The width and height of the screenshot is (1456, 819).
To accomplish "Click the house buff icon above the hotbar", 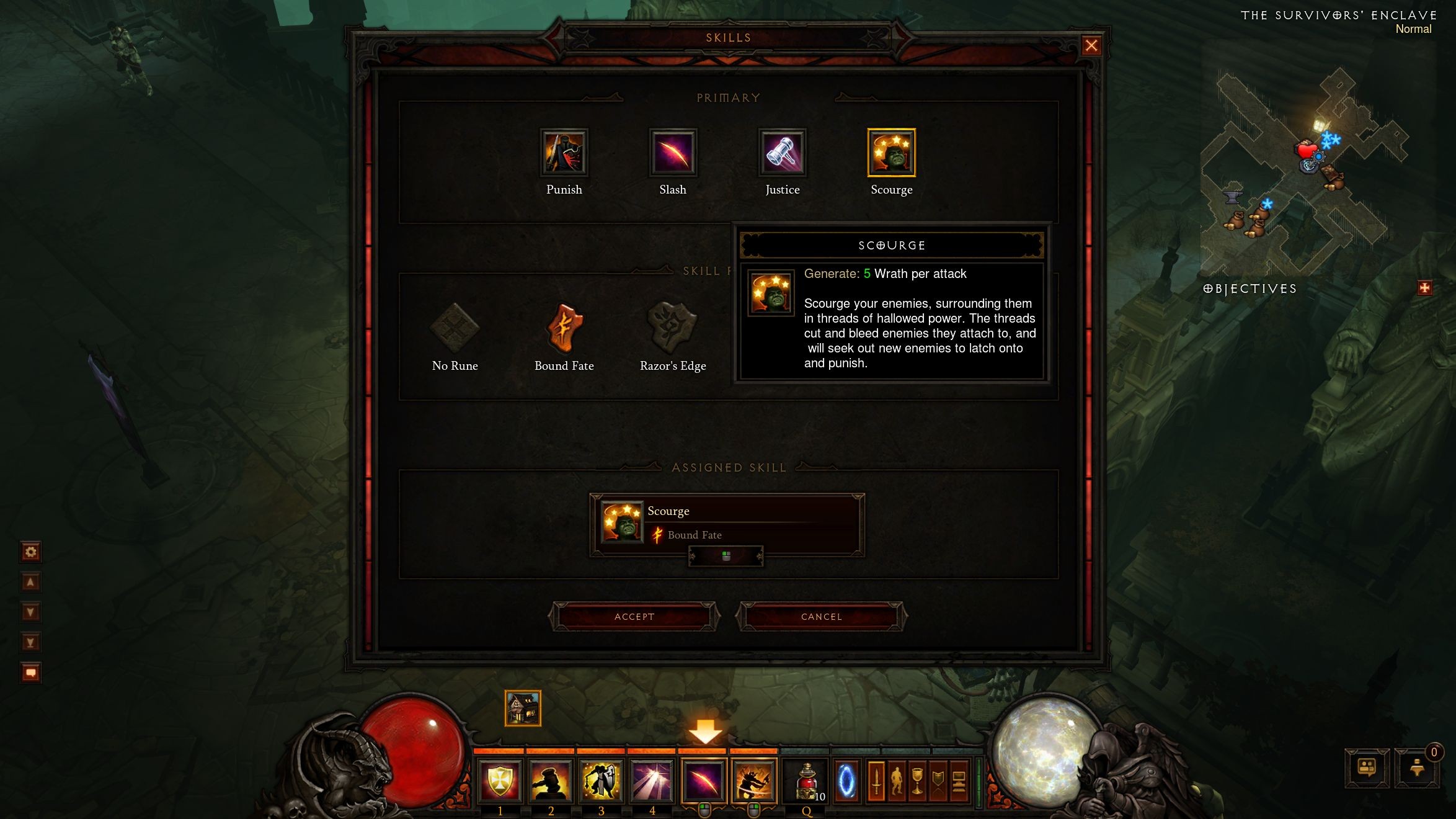I will click(523, 708).
